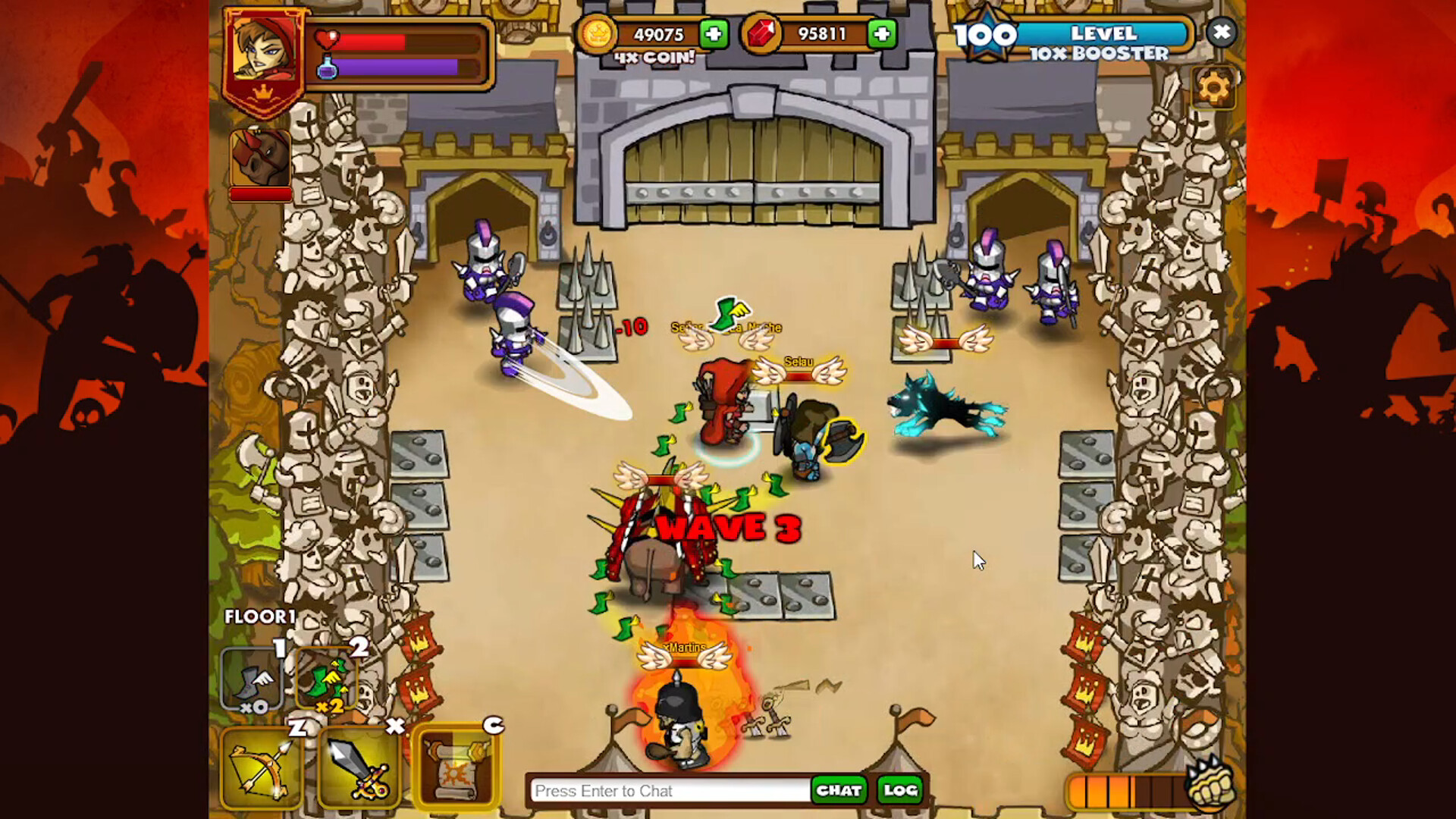
Task: Open the LOG panel
Action: [899, 791]
